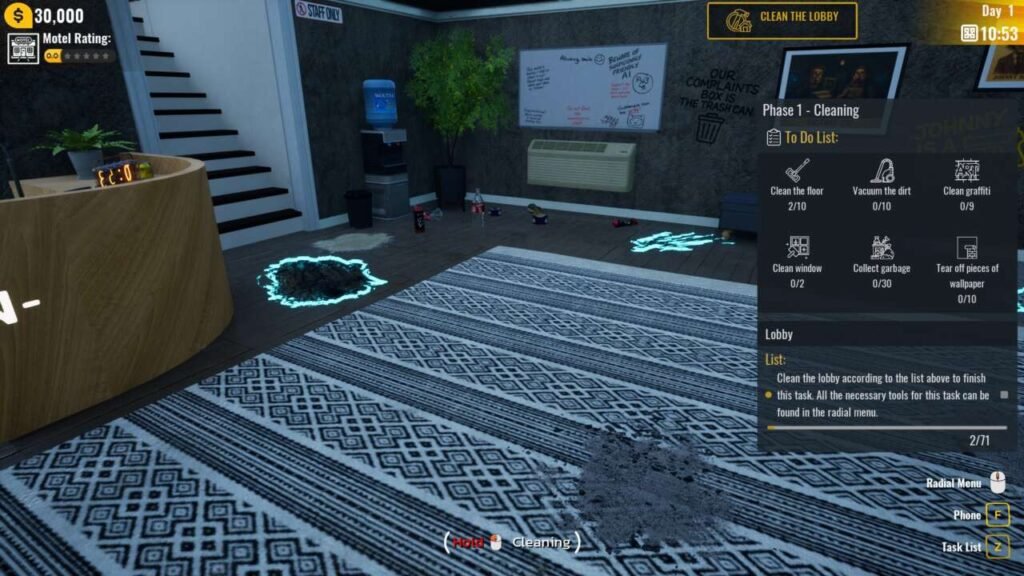Viewport: 1024px width, 576px height.
Task: Tick the lobby cleaning list checkbox
Action: 1004,395
